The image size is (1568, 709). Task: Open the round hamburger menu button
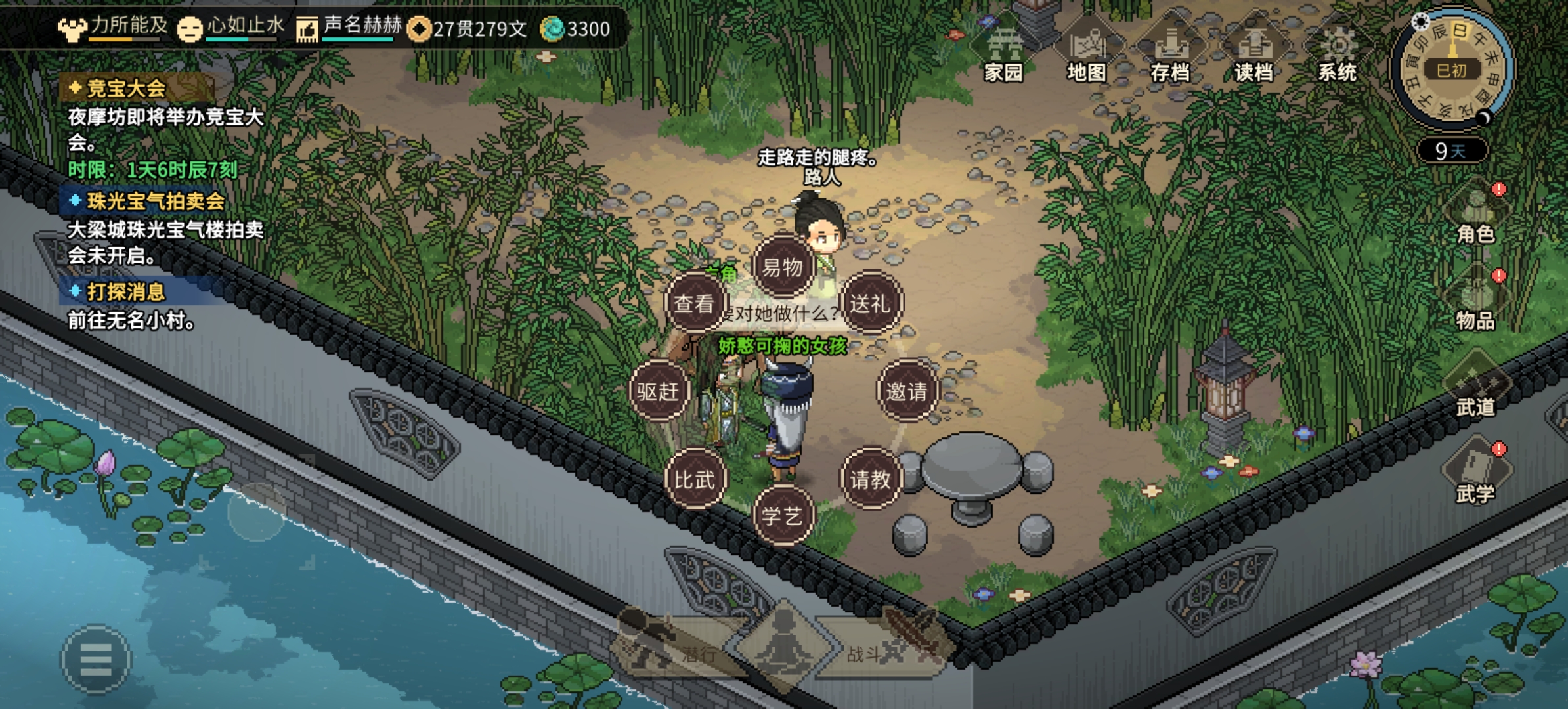96,658
